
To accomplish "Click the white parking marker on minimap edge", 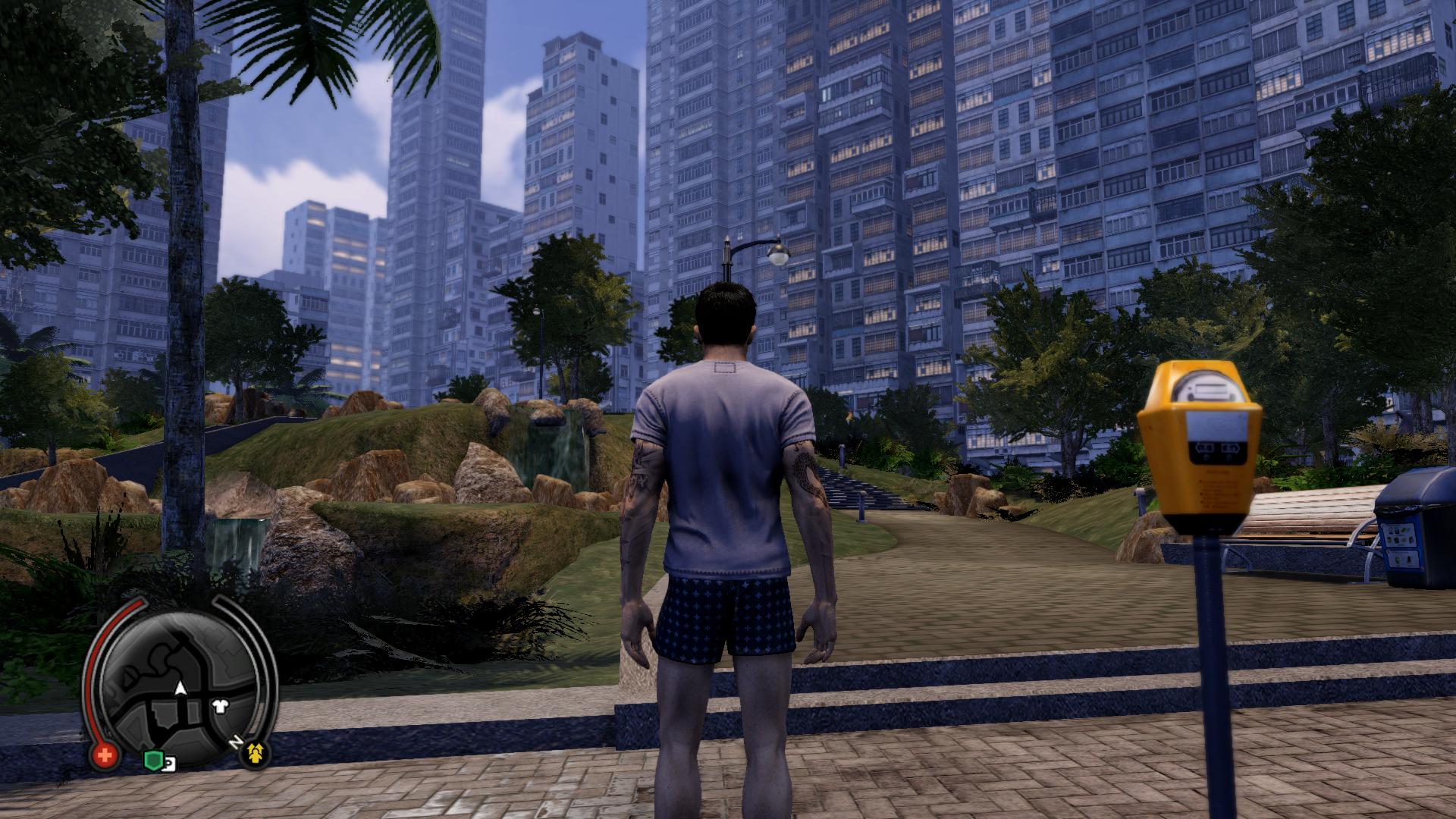I will point(169,764).
